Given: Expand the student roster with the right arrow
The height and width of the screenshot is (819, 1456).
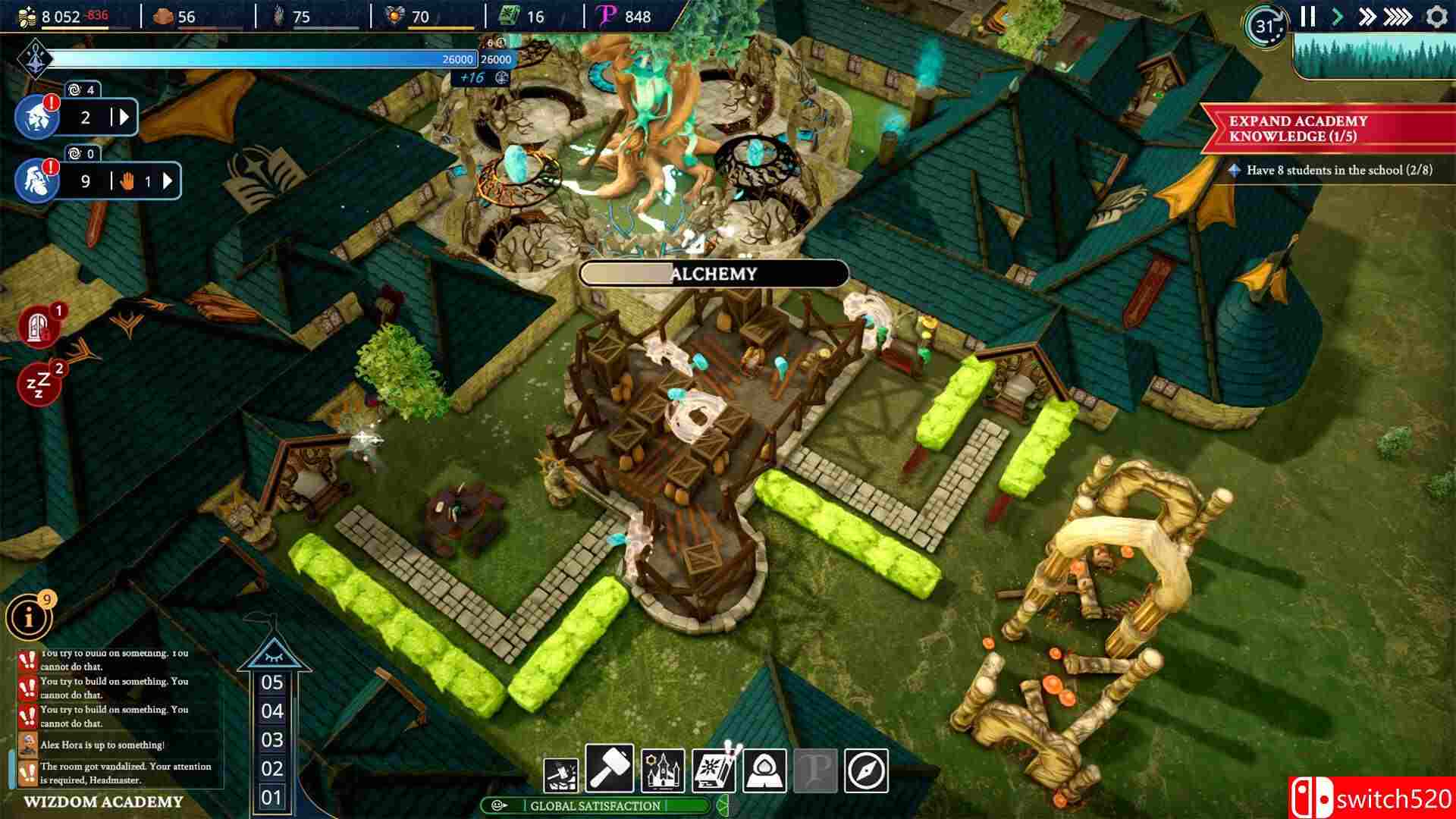Looking at the screenshot, I should coord(168,181).
